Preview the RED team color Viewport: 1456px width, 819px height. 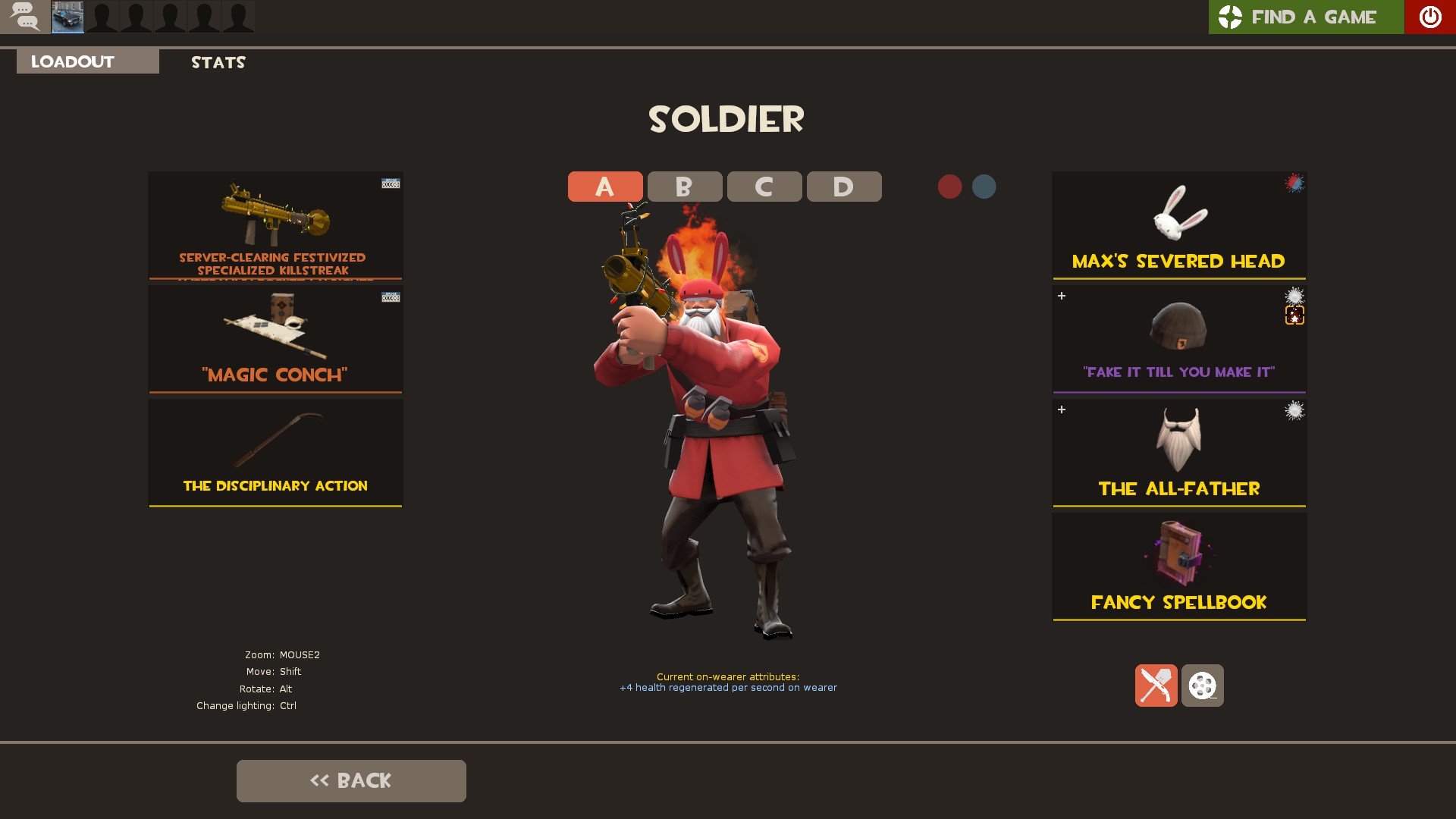click(949, 187)
